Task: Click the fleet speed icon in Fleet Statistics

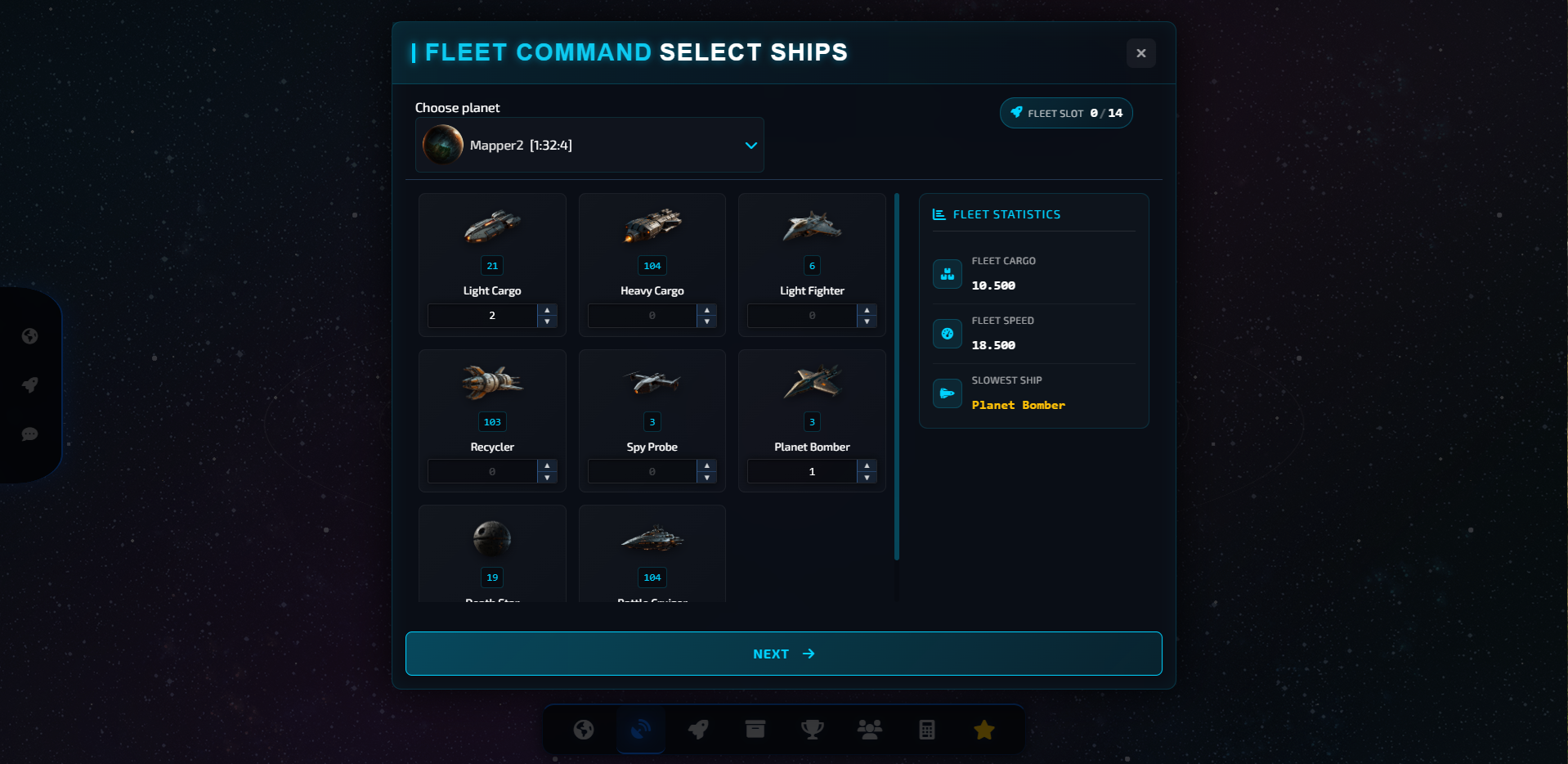Action: pos(947,333)
